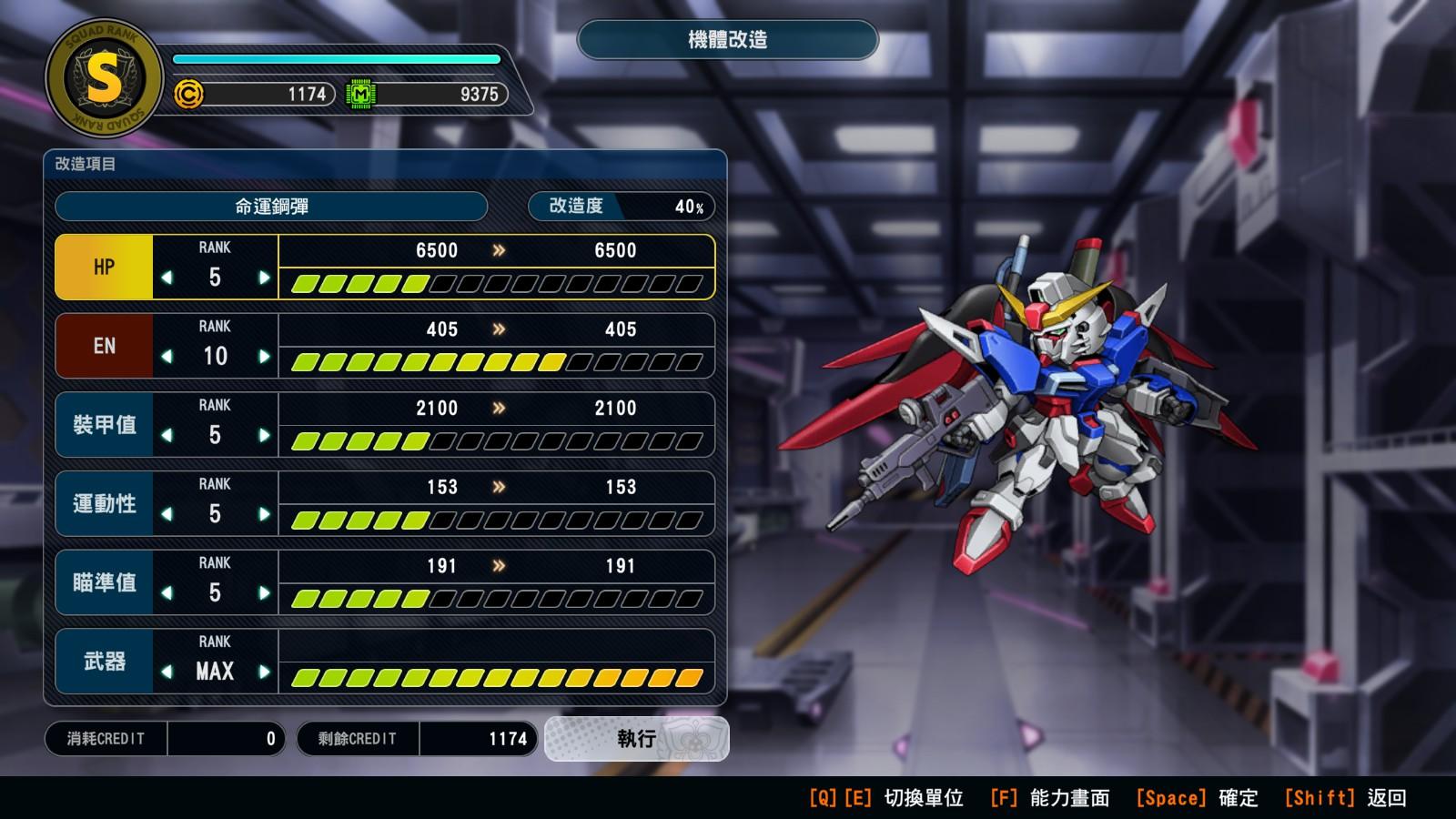Click the 命運鋼彈 unit name bar
The height and width of the screenshot is (819, 1456).
271,207
